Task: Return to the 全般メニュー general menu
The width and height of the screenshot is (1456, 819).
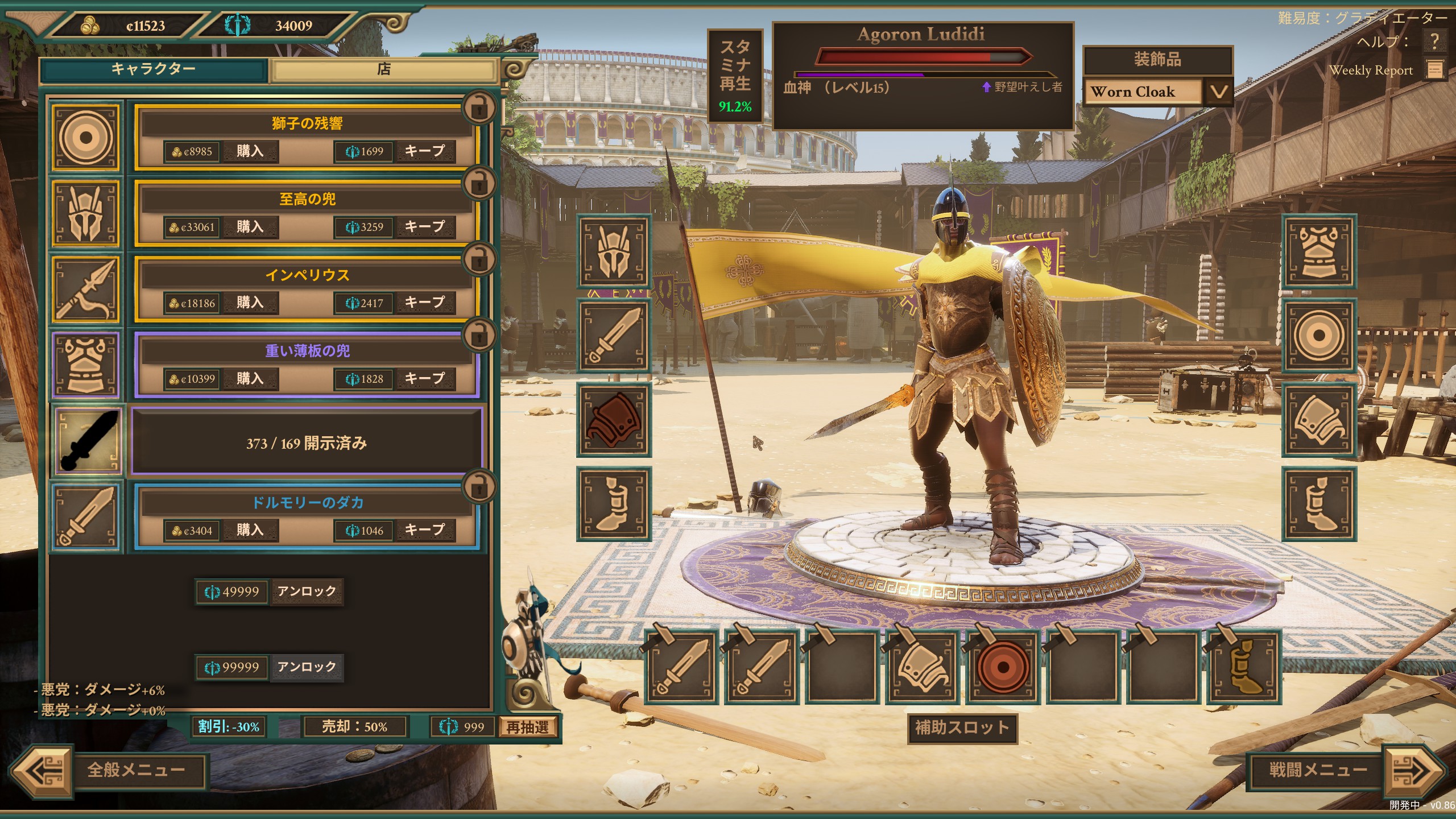Action: pos(136,771)
